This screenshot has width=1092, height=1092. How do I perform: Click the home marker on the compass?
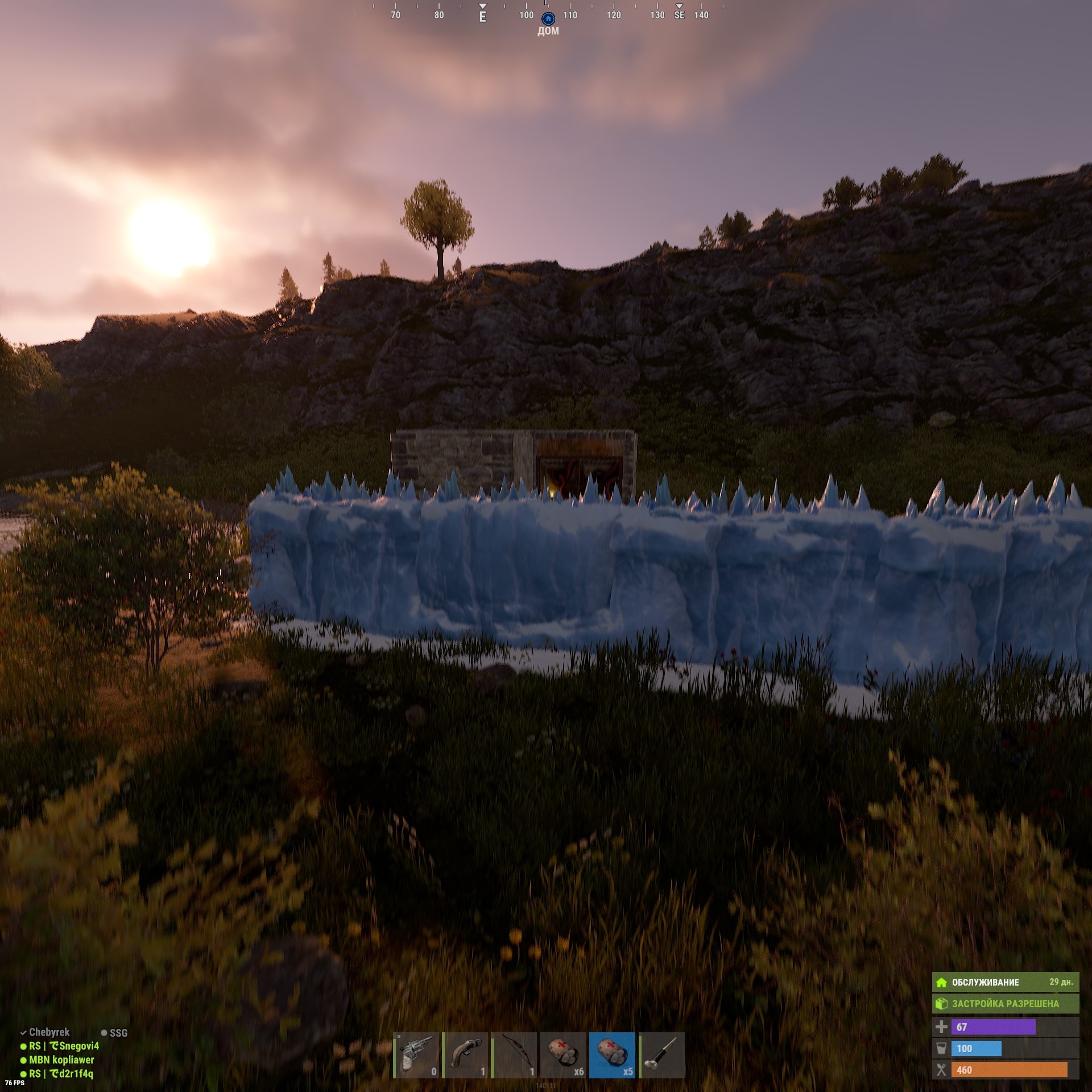click(x=548, y=19)
